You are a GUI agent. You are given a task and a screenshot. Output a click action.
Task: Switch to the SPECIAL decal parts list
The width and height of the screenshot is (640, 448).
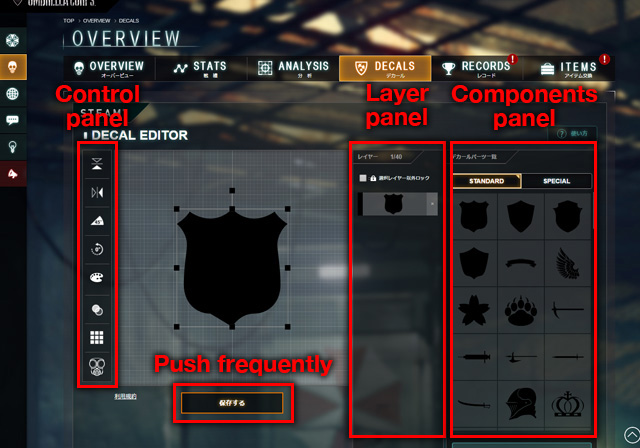pos(556,181)
